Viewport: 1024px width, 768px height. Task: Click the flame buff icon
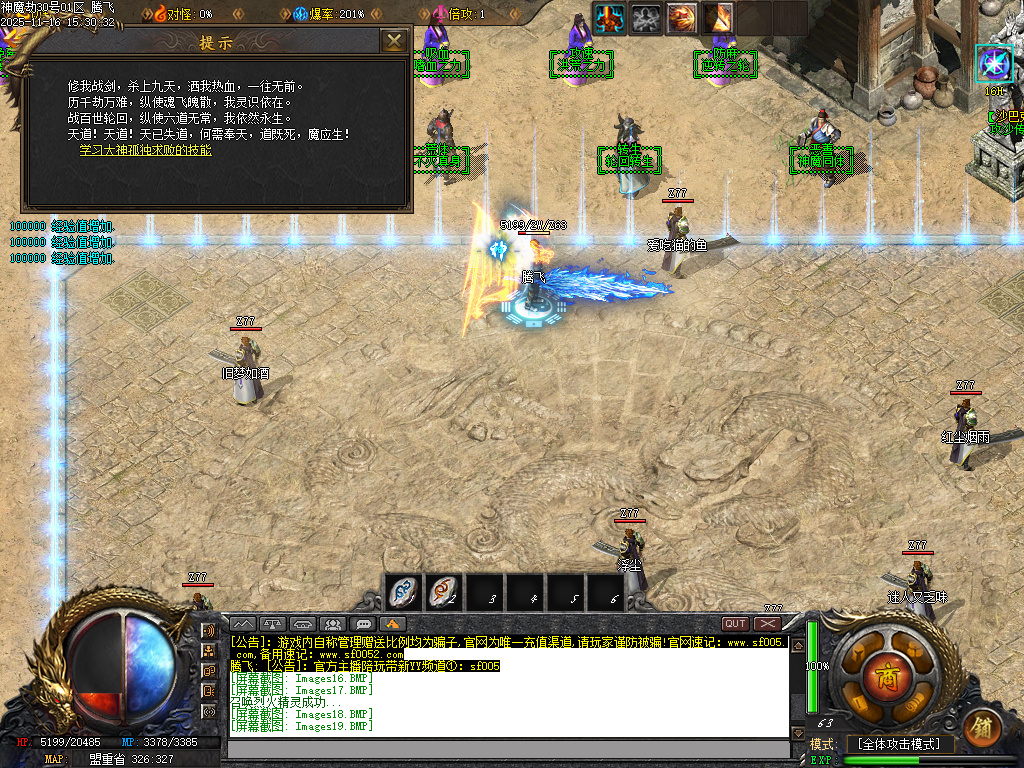pos(717,18)
